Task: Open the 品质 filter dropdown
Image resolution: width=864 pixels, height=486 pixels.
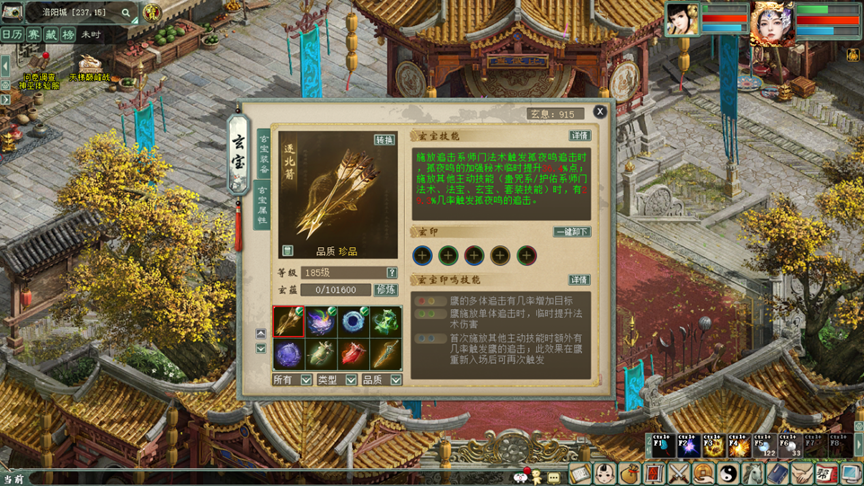Action: click(395, 380)
